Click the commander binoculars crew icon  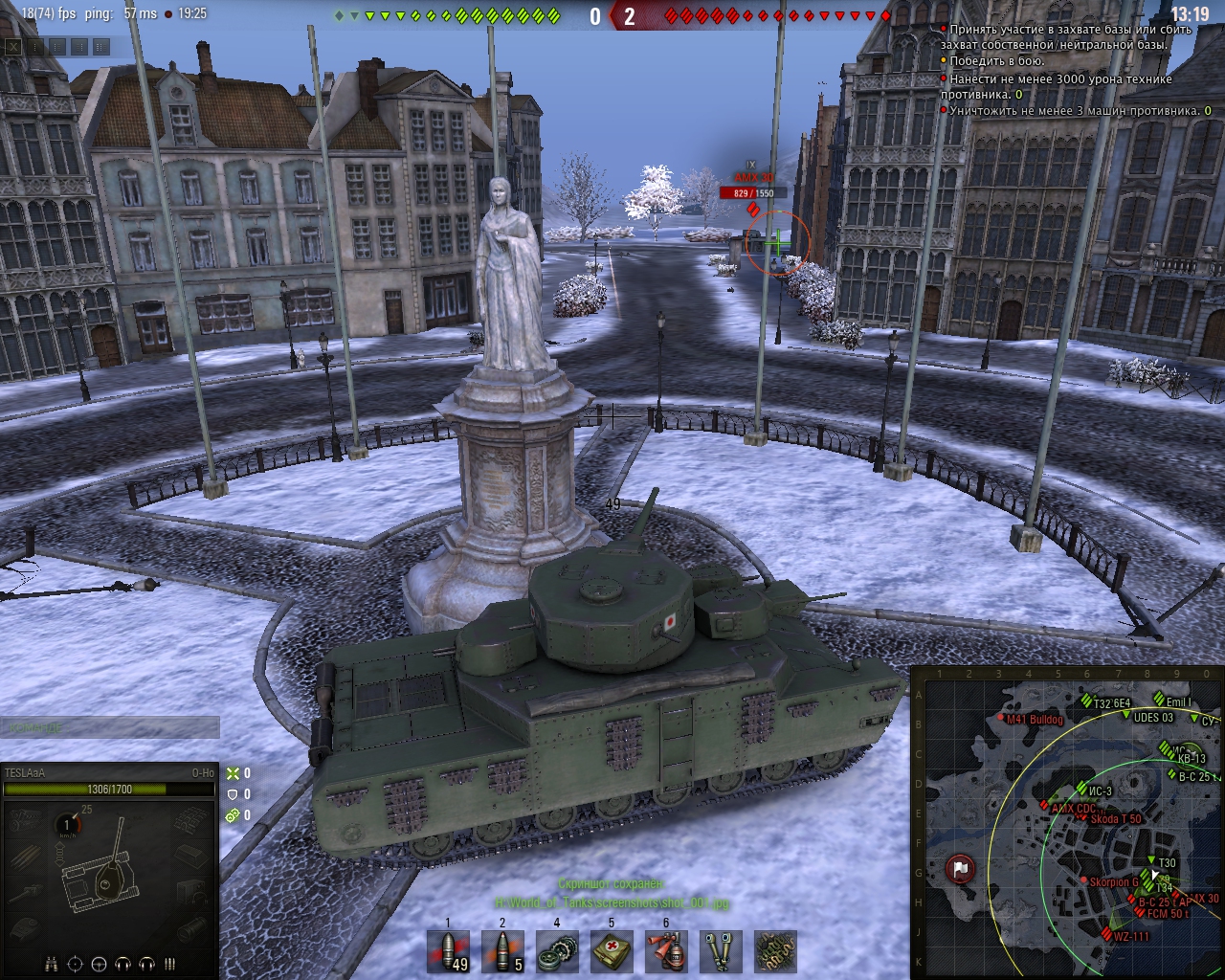(51, 964)
